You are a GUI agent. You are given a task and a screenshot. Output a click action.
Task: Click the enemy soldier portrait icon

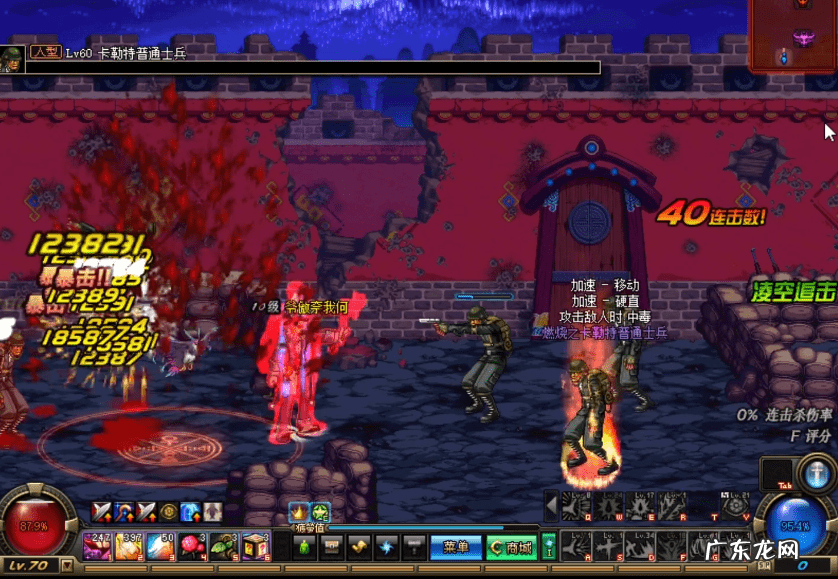(x=11, y=58)
